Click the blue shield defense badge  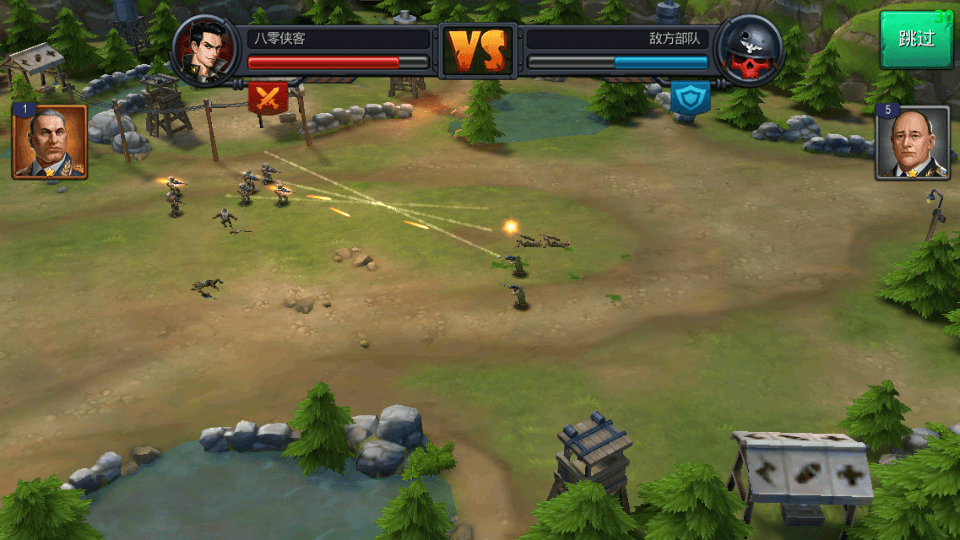pos(690,97)
